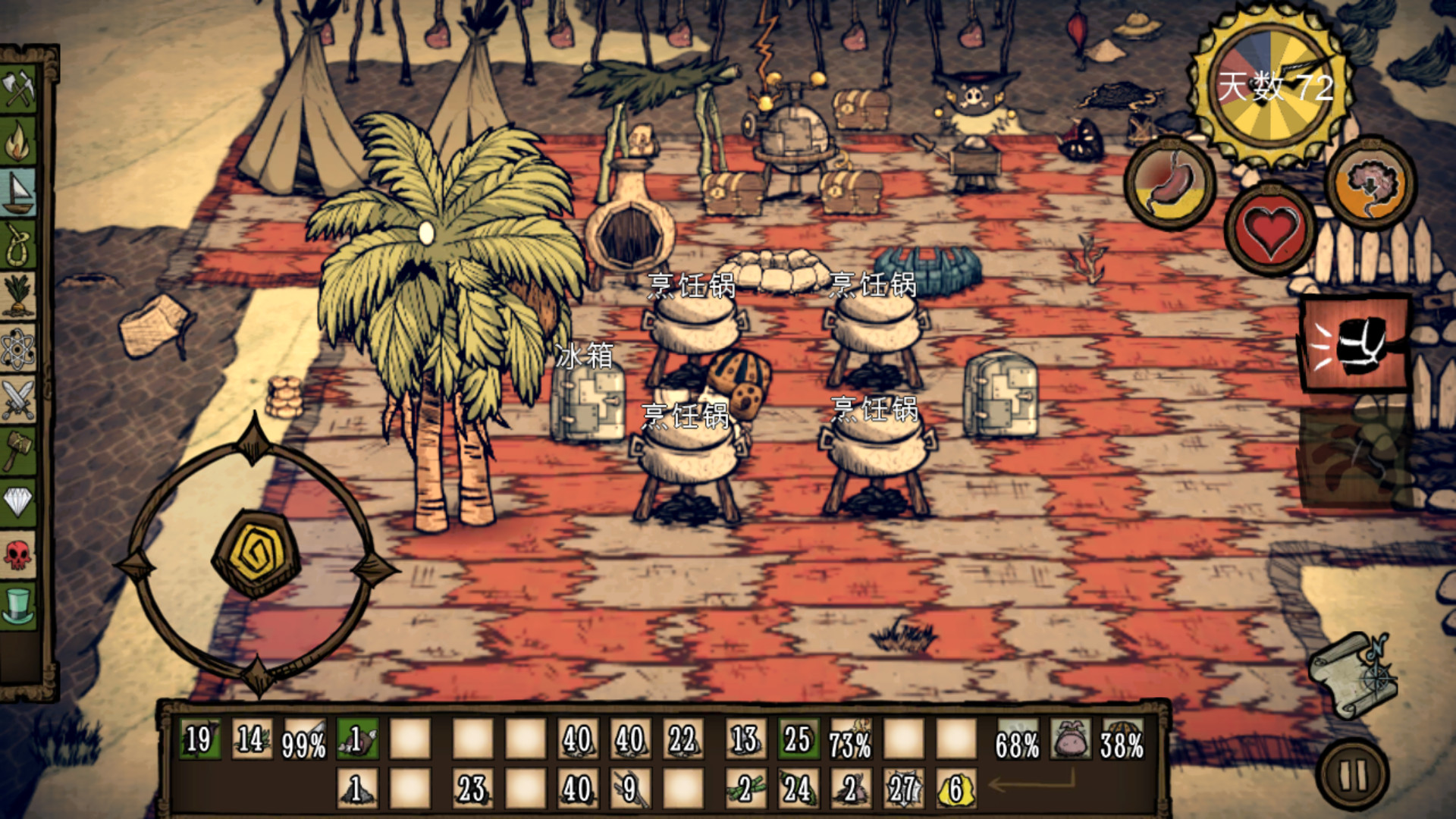The width and height of the screenshot is (1456, 819).
Task: Click the equipped backpack slot with pig-face bag
Action: coord(1070,739)
